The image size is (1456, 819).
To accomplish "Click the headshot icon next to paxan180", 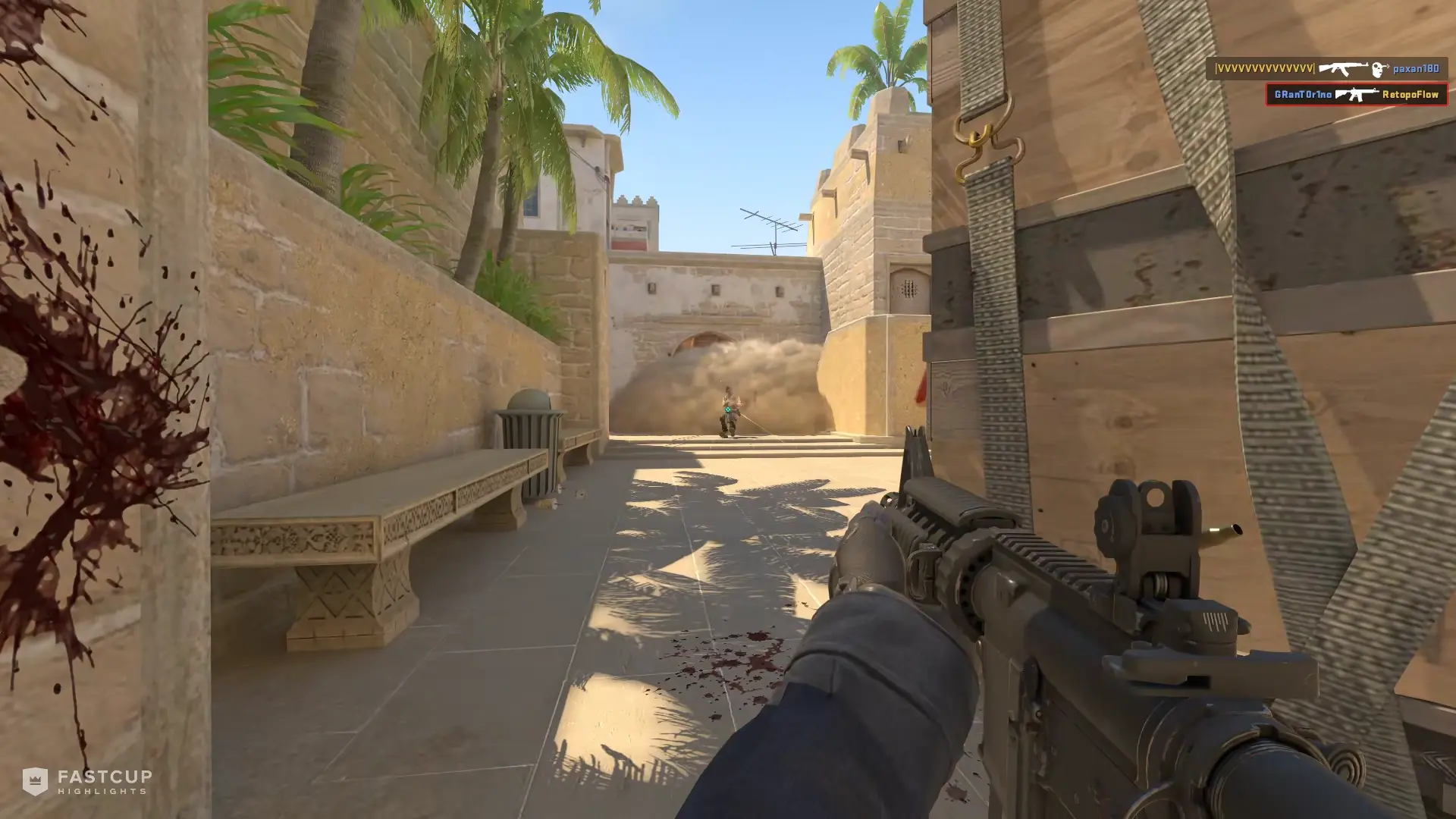I will click(x=1376, y=69).
